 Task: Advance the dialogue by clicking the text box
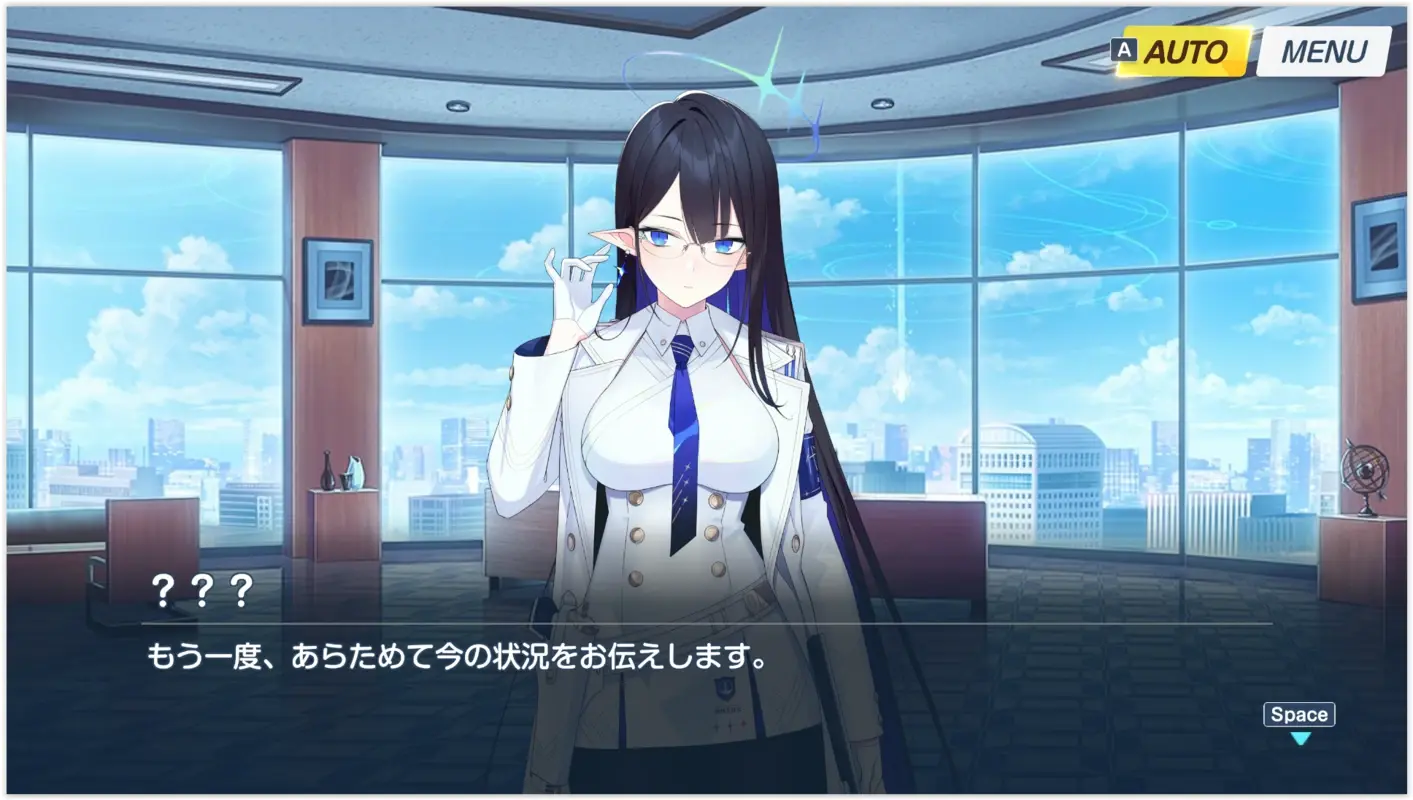[x=700, y=655]
